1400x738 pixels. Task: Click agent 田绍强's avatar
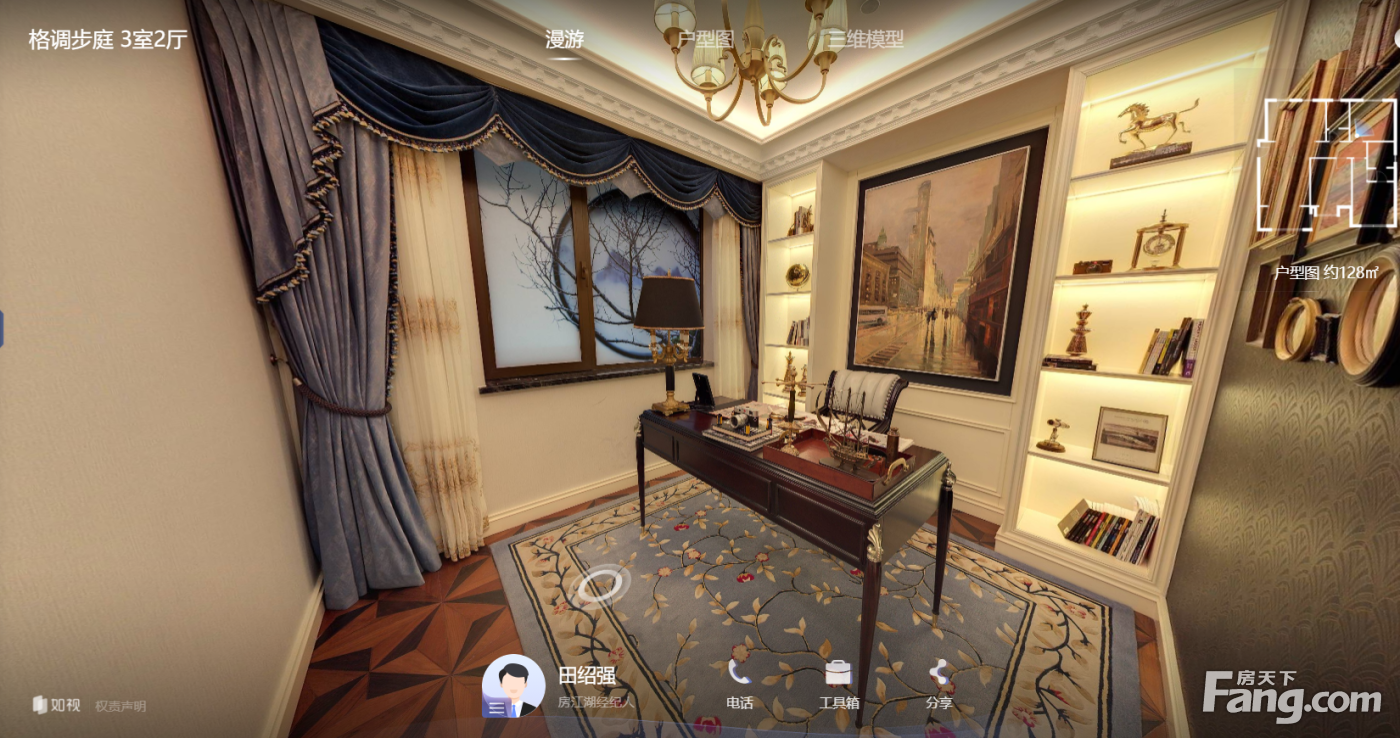click(513, 687)
